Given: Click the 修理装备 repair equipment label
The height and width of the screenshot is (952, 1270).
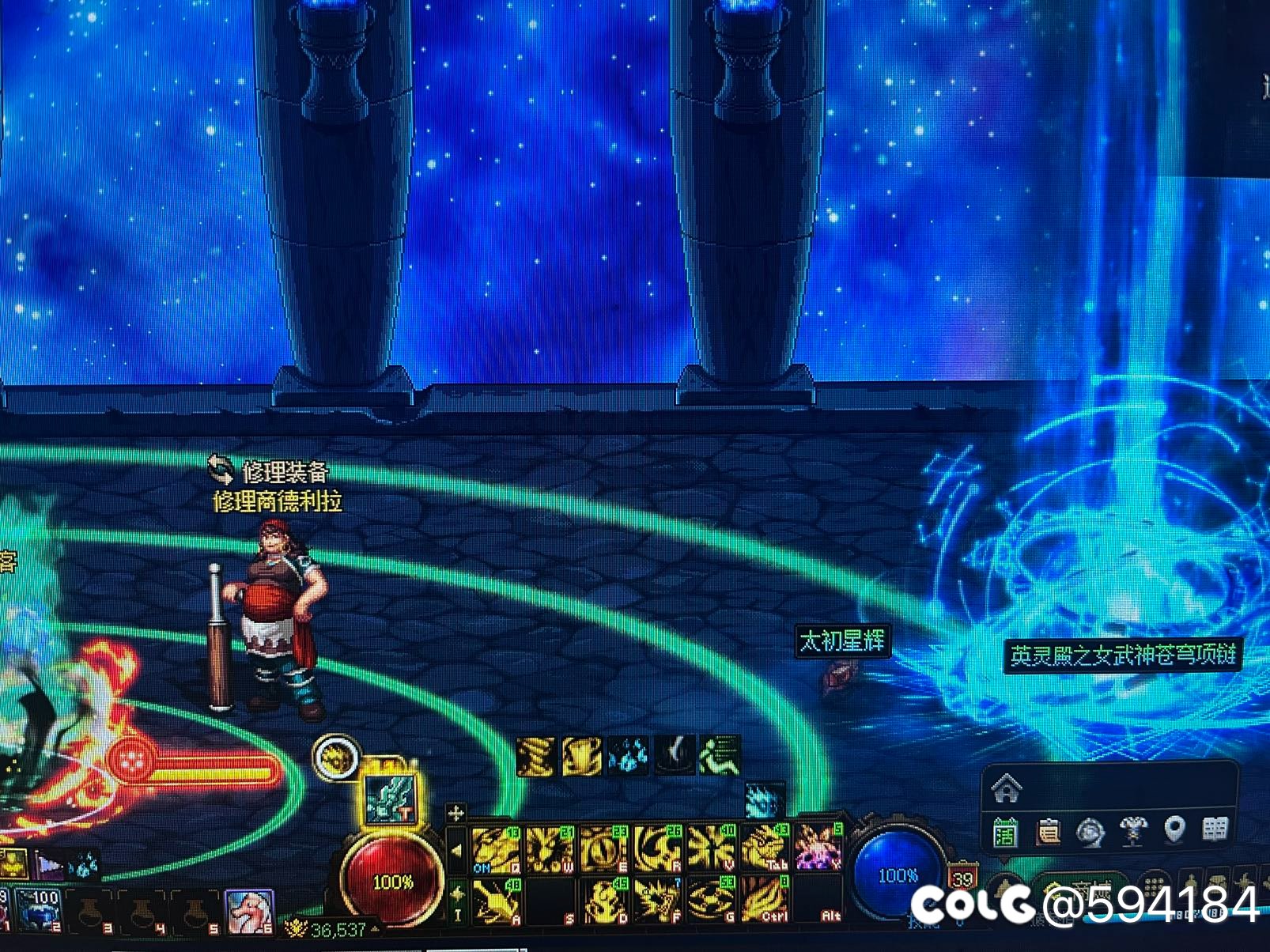Looking at the screenshot, I should 283,472.
